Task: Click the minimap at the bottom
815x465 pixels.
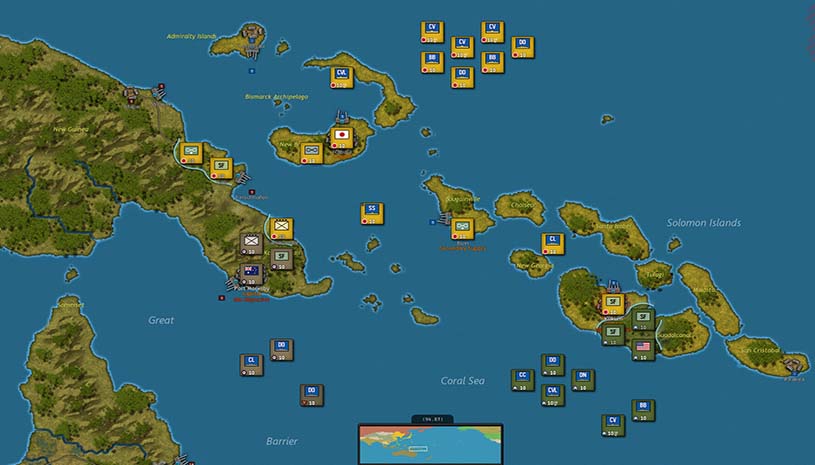Action: (430, 444)
